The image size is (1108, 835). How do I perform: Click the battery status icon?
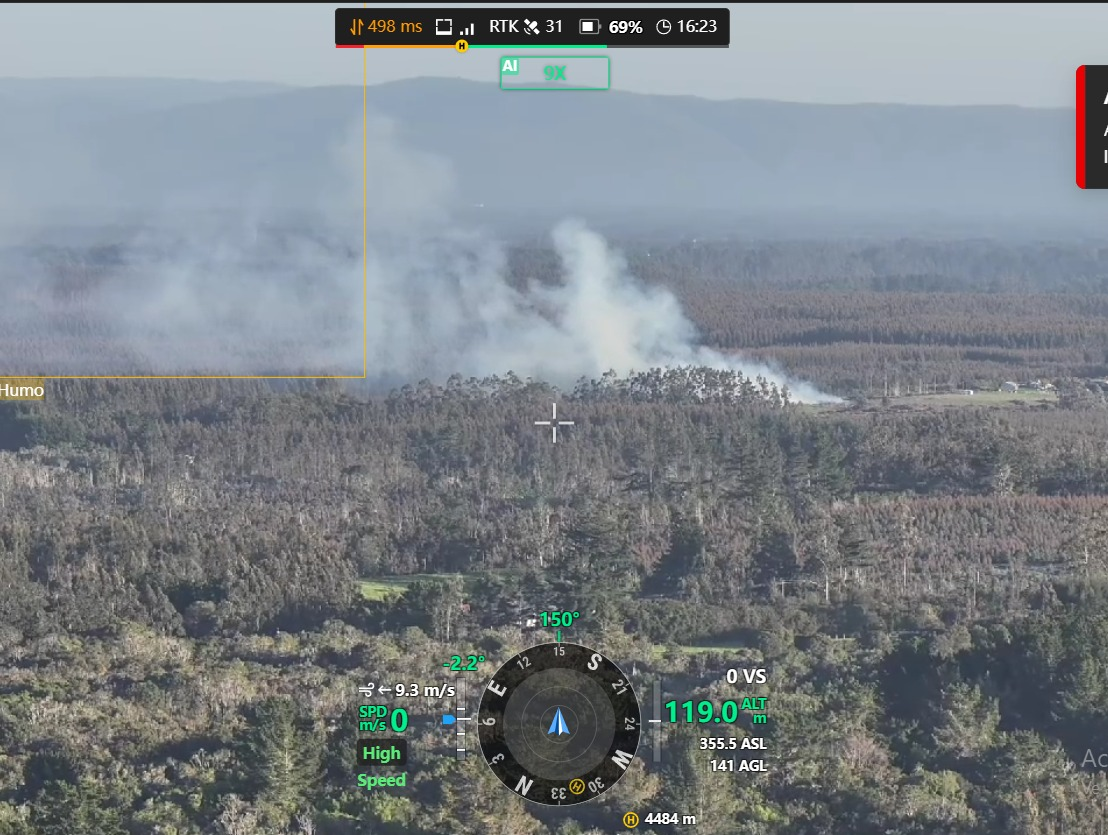coord(590,27)
